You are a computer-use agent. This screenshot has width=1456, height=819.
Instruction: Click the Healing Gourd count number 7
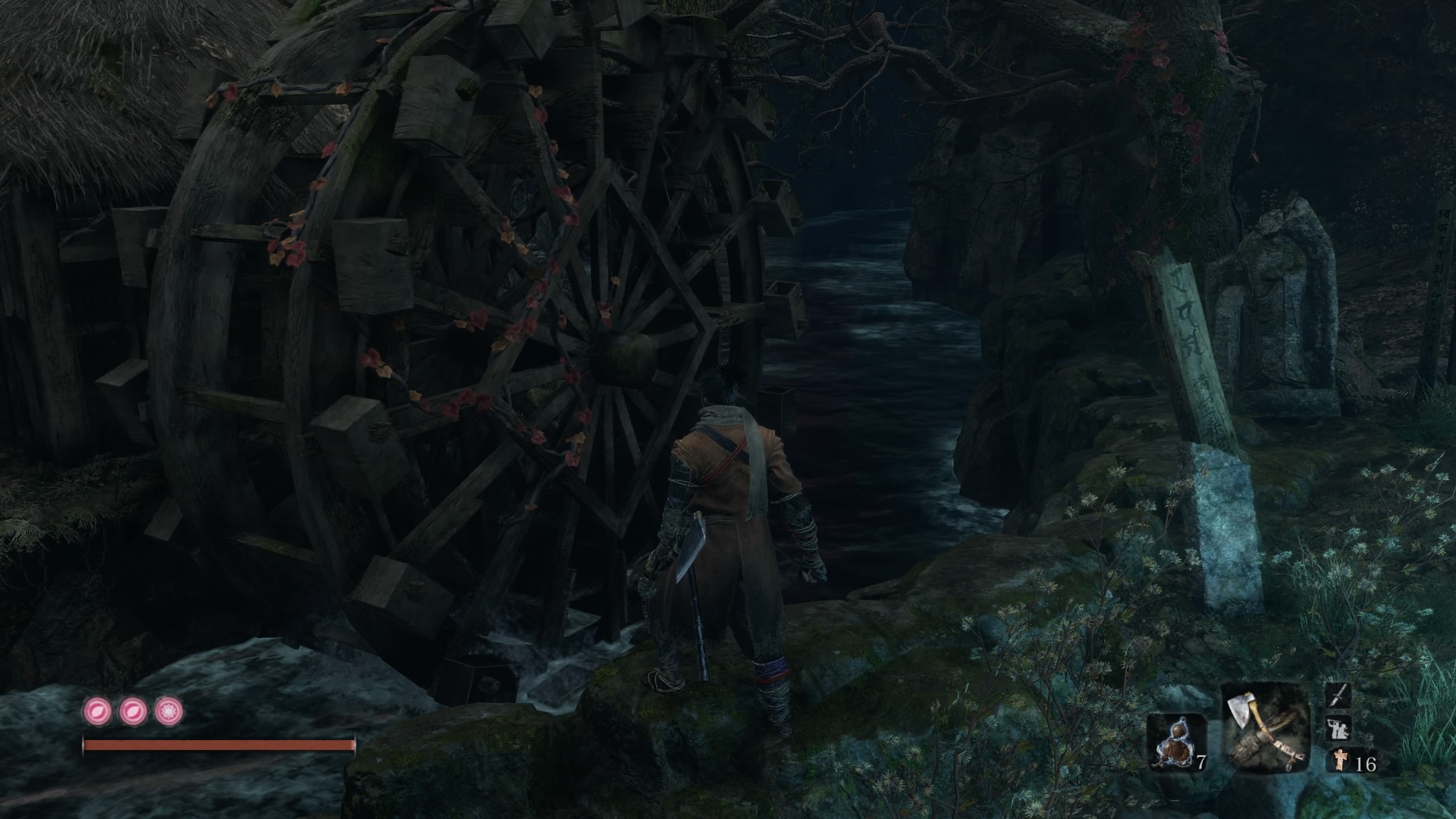pos(1202,761)
